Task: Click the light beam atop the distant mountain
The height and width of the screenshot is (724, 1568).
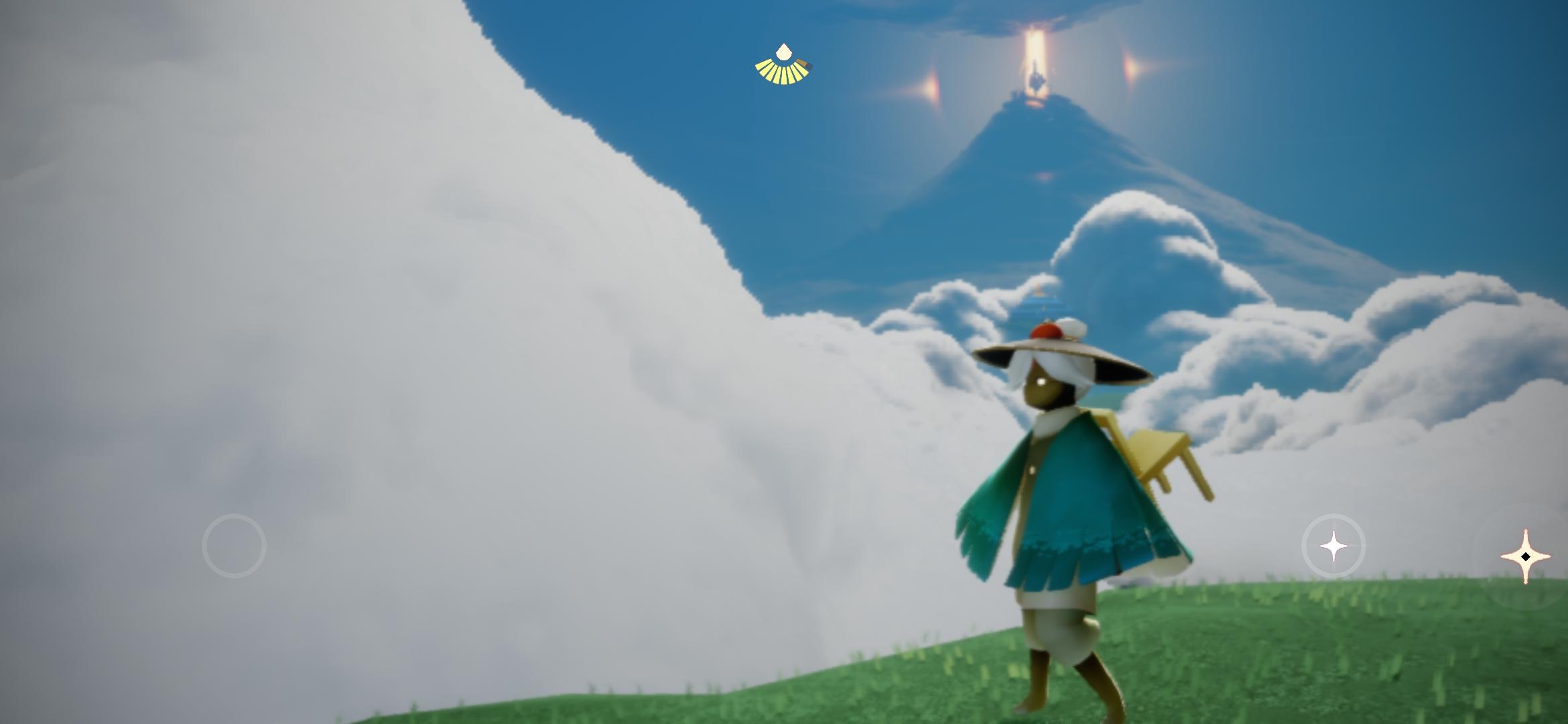Action: point(1035,54)
